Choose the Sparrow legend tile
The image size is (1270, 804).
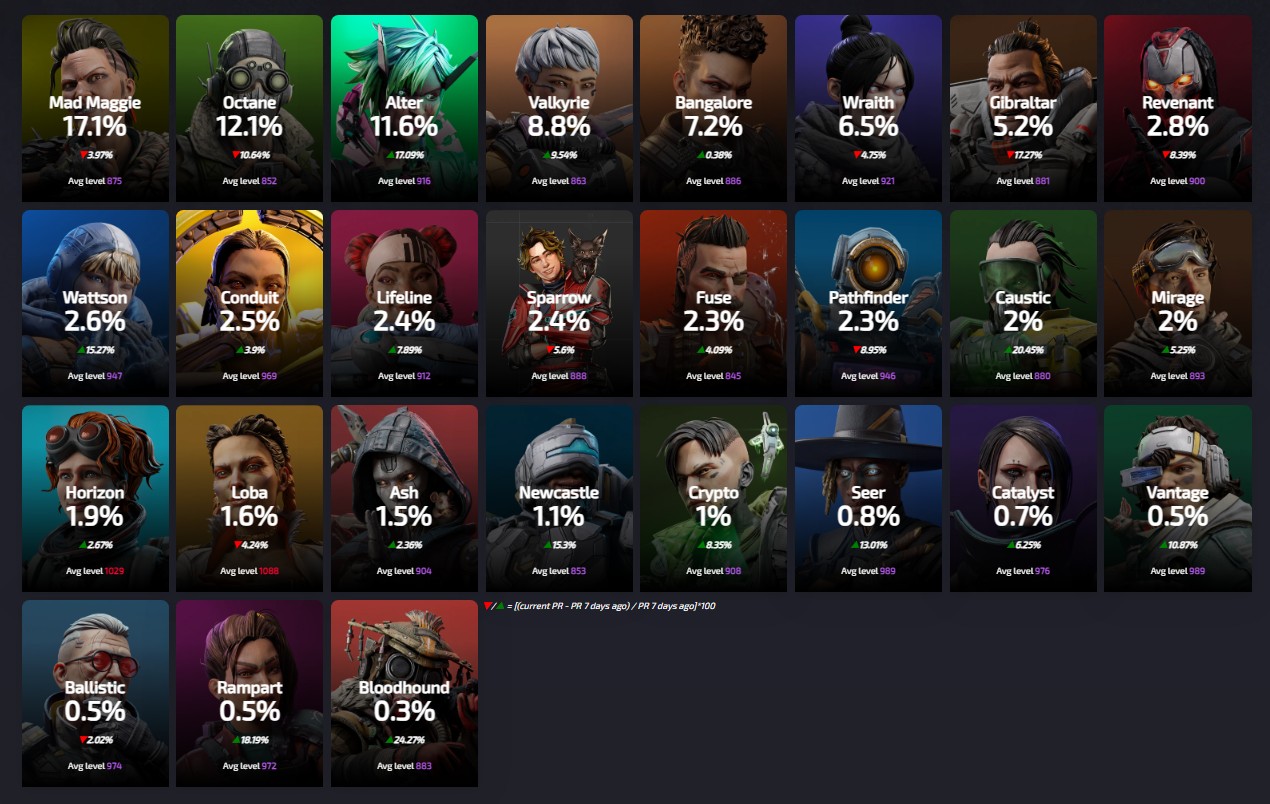tap(559, 303)
